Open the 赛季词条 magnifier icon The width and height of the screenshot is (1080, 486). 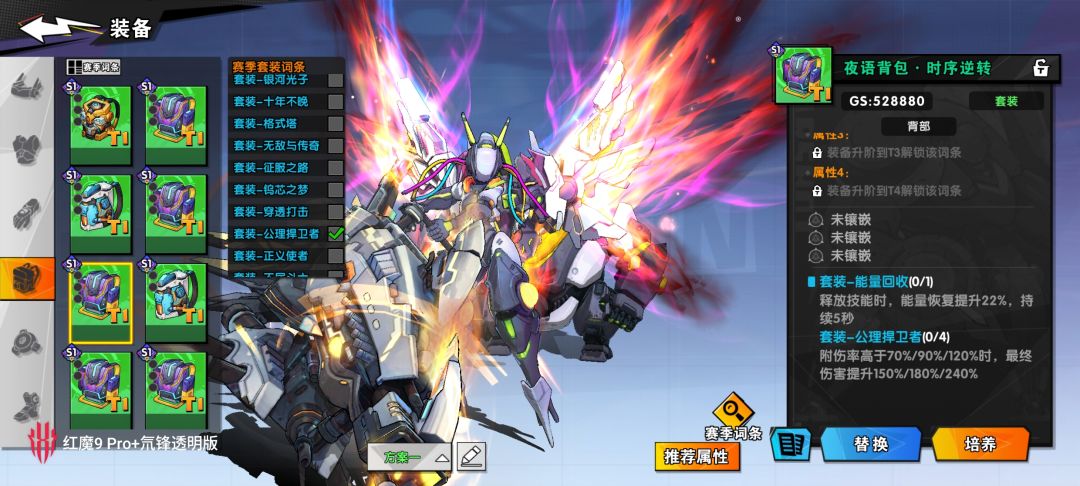[735, 410]
